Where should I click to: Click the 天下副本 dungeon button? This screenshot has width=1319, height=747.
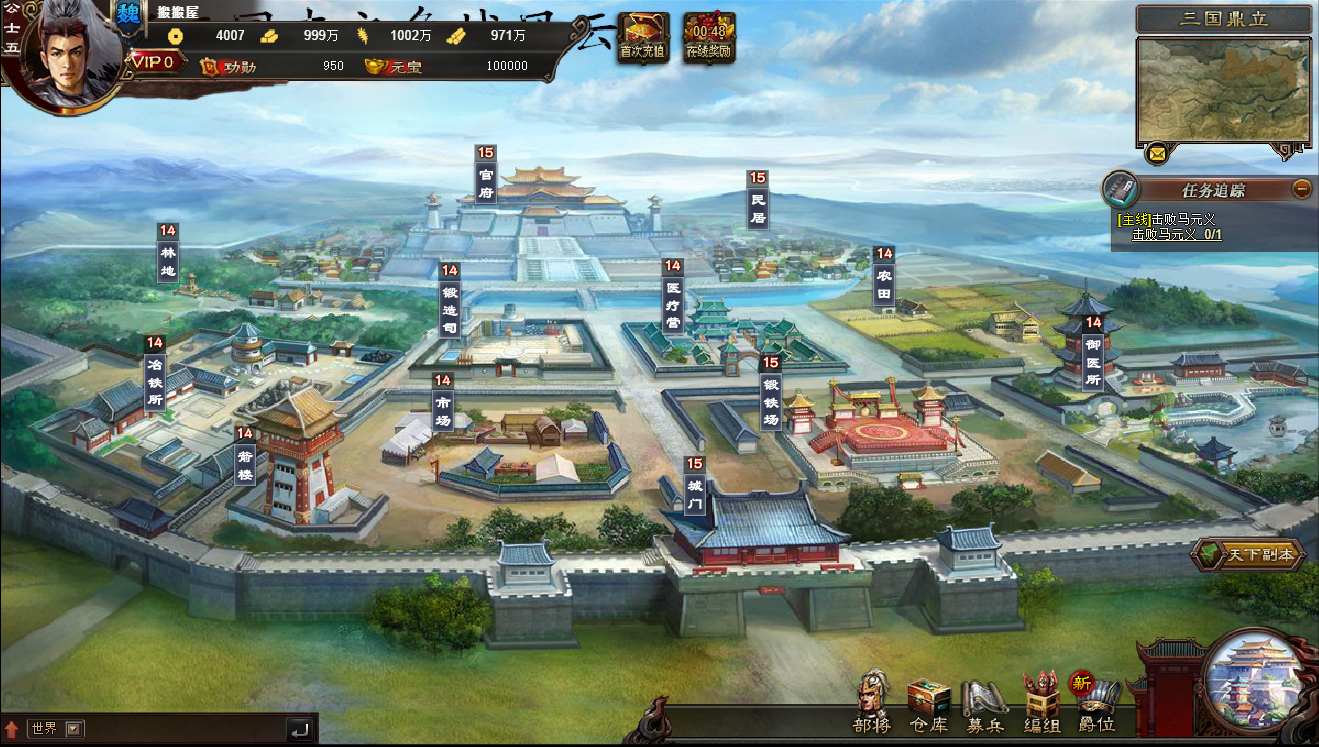(x=1248, y=554)
